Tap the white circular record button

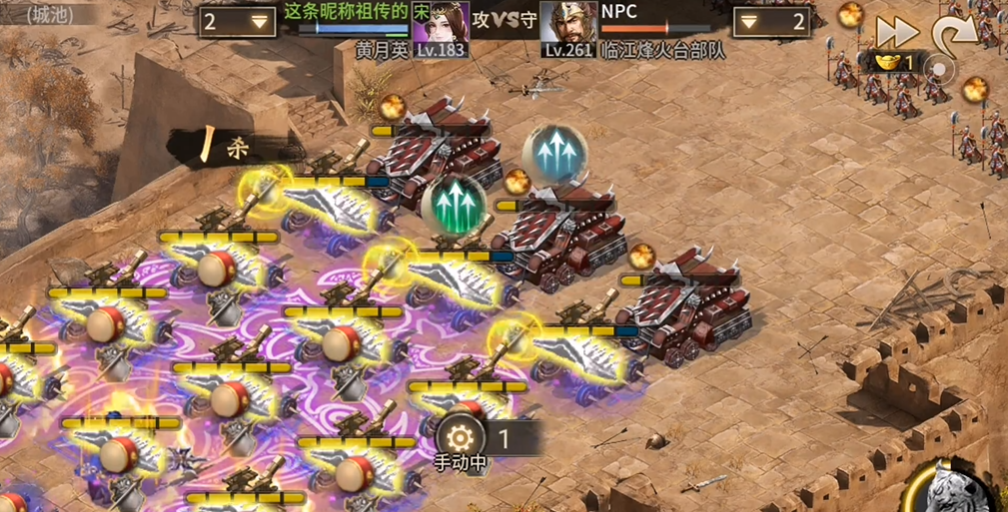939,68
